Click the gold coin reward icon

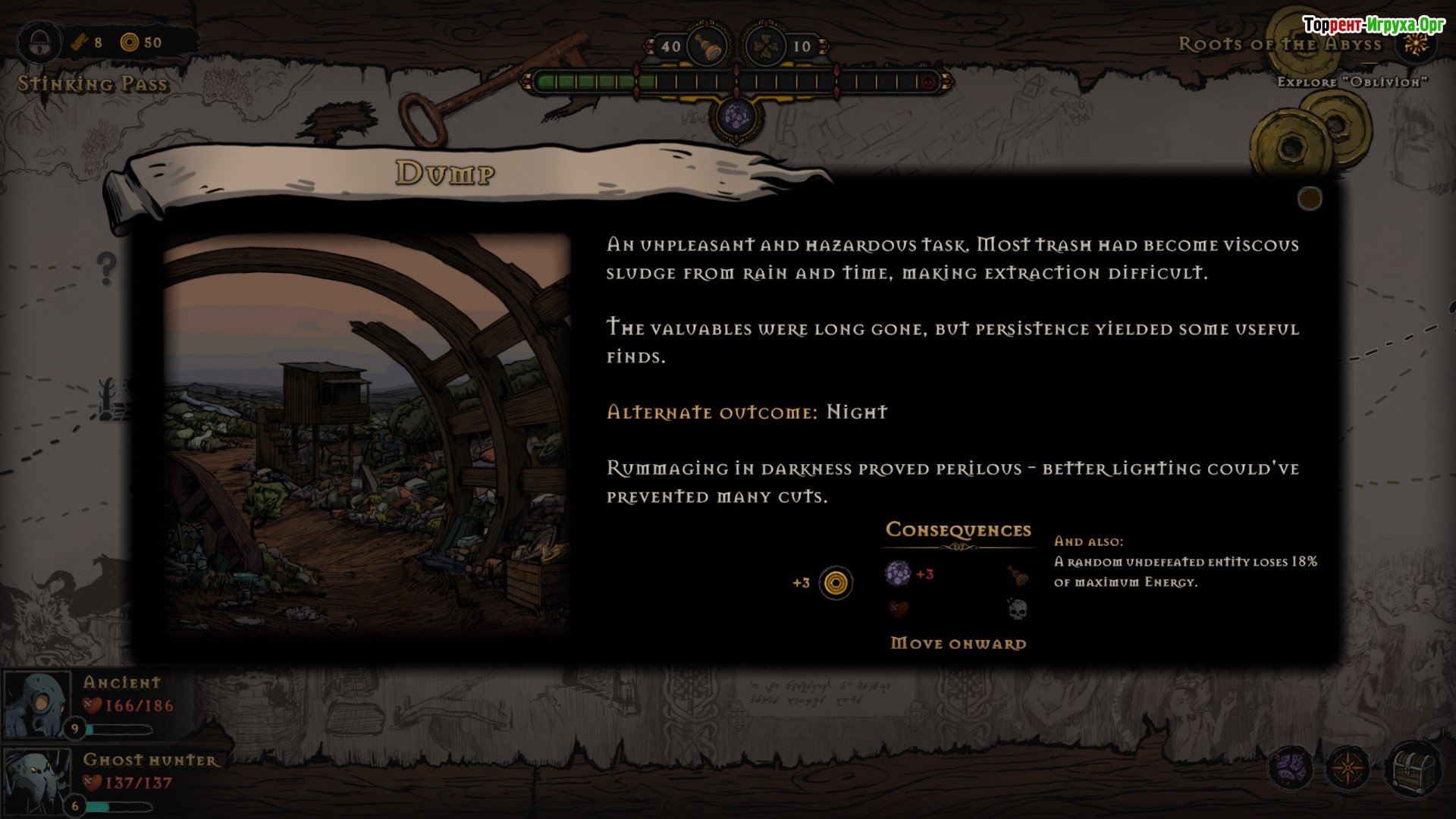[836, 583]
